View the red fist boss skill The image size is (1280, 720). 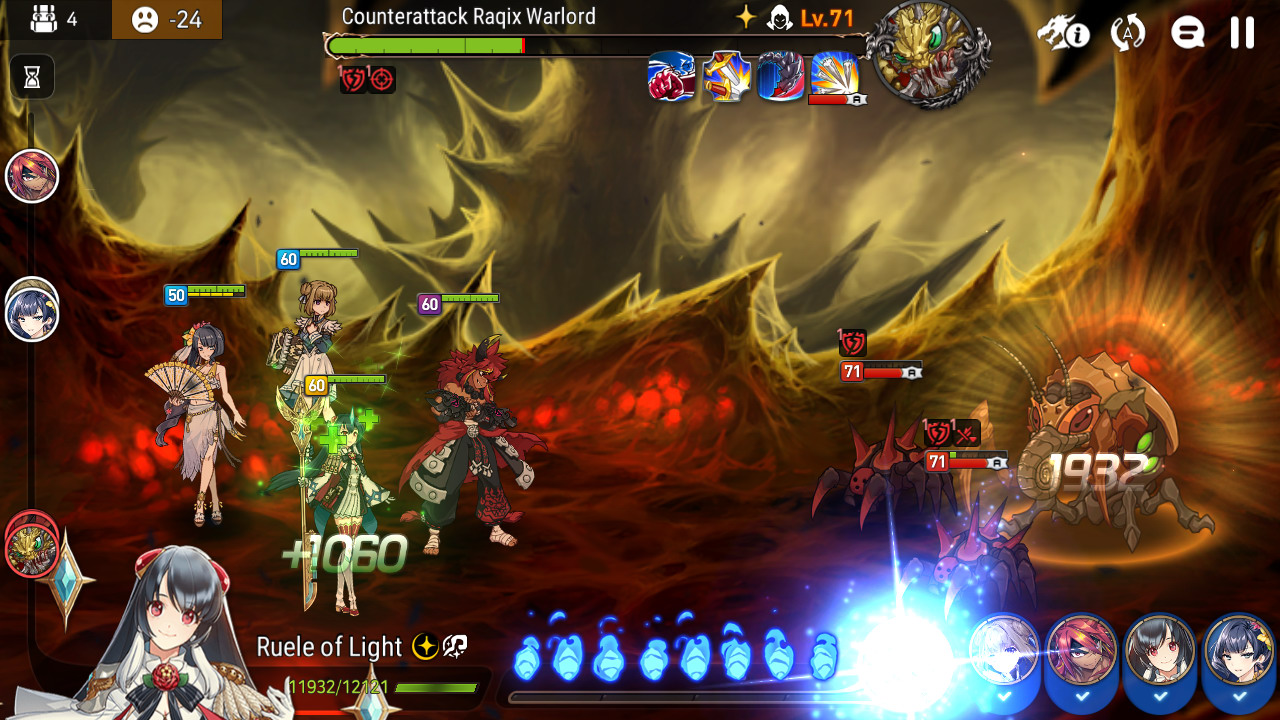tap(672, 77)
